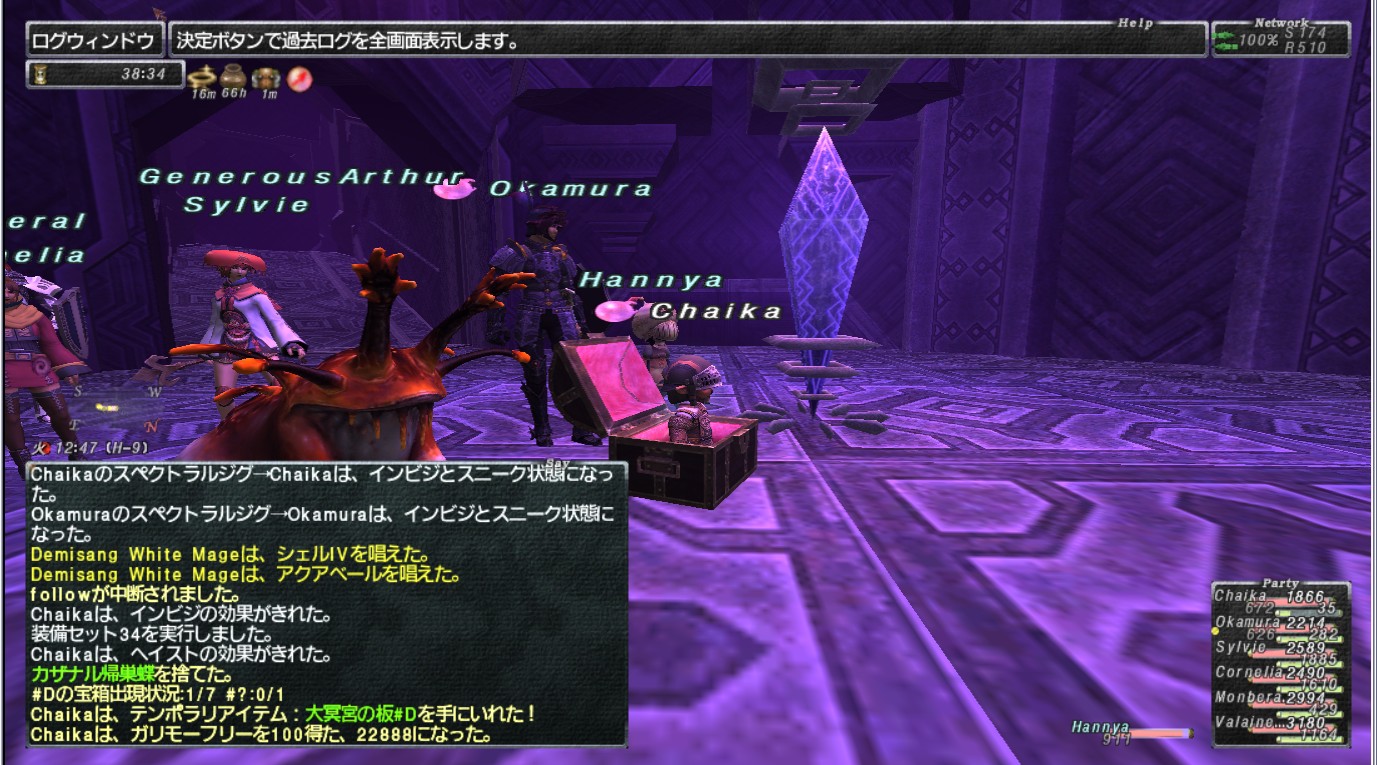The height and width of the screenshot is (765, 1377).
Task: Click the green send arrow in Network panel
Action: [1225, 35]
